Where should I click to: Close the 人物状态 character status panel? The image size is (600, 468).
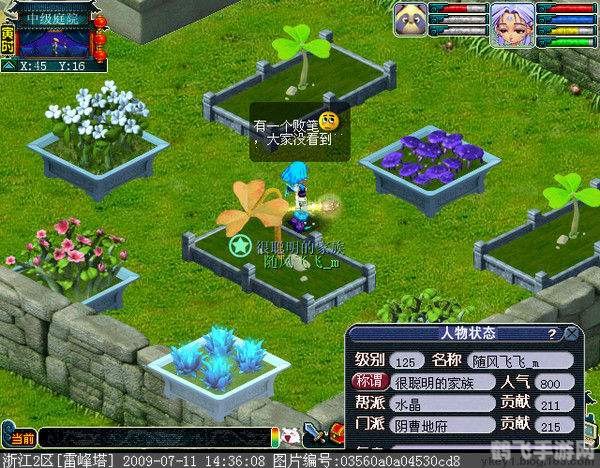coord(571,334)
